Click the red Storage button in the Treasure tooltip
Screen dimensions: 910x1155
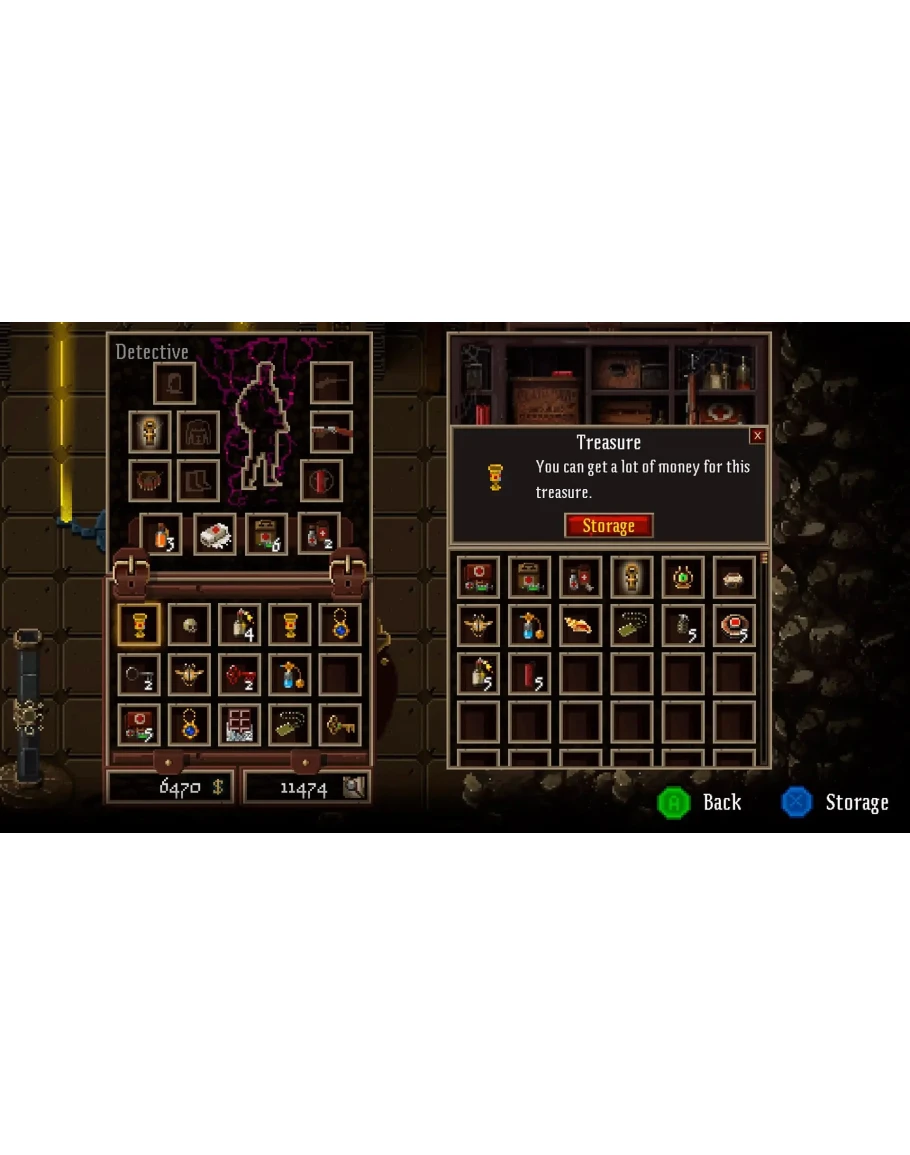608,526
